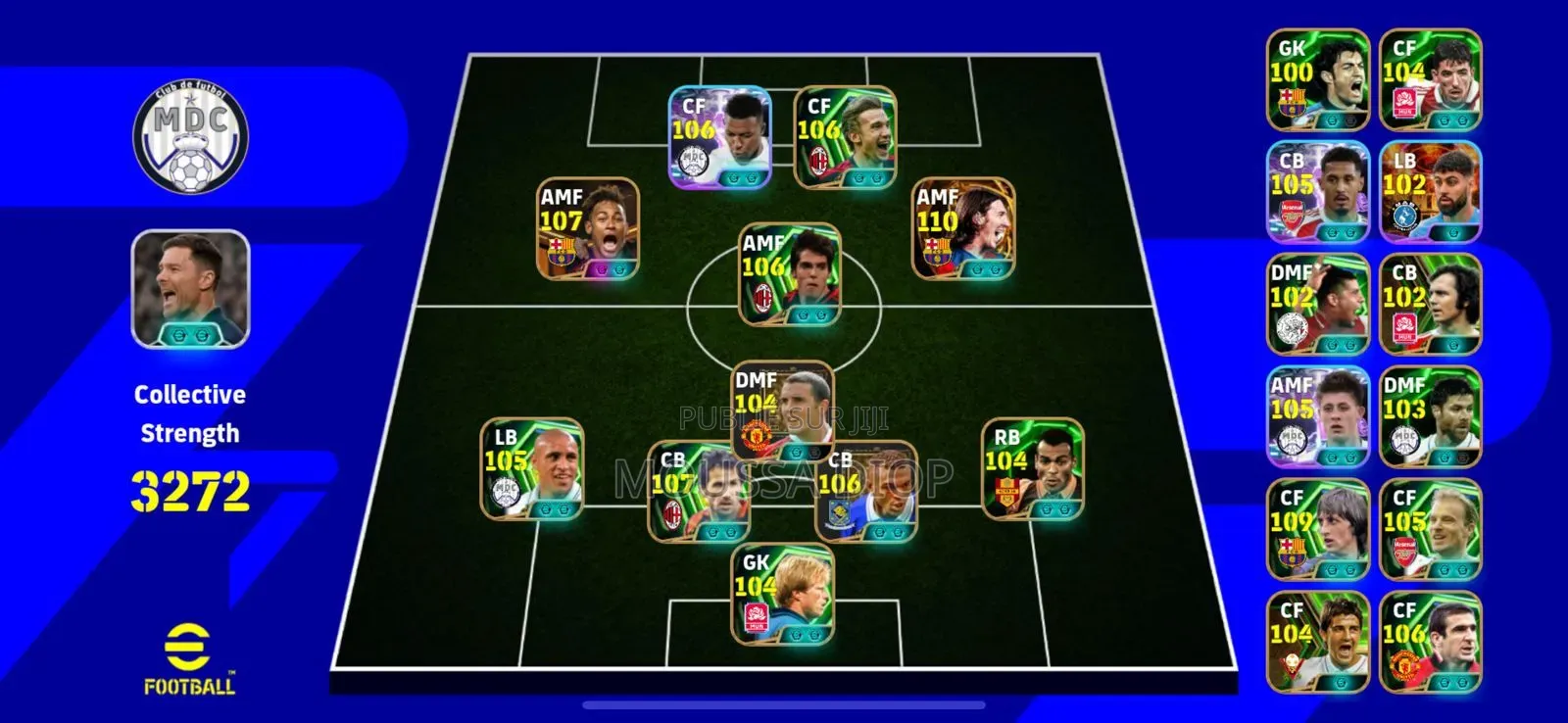The width and height of the screenshot is (1568, 723).
Task: Select the LB 102 substitute card
Action: point(1431,192)
